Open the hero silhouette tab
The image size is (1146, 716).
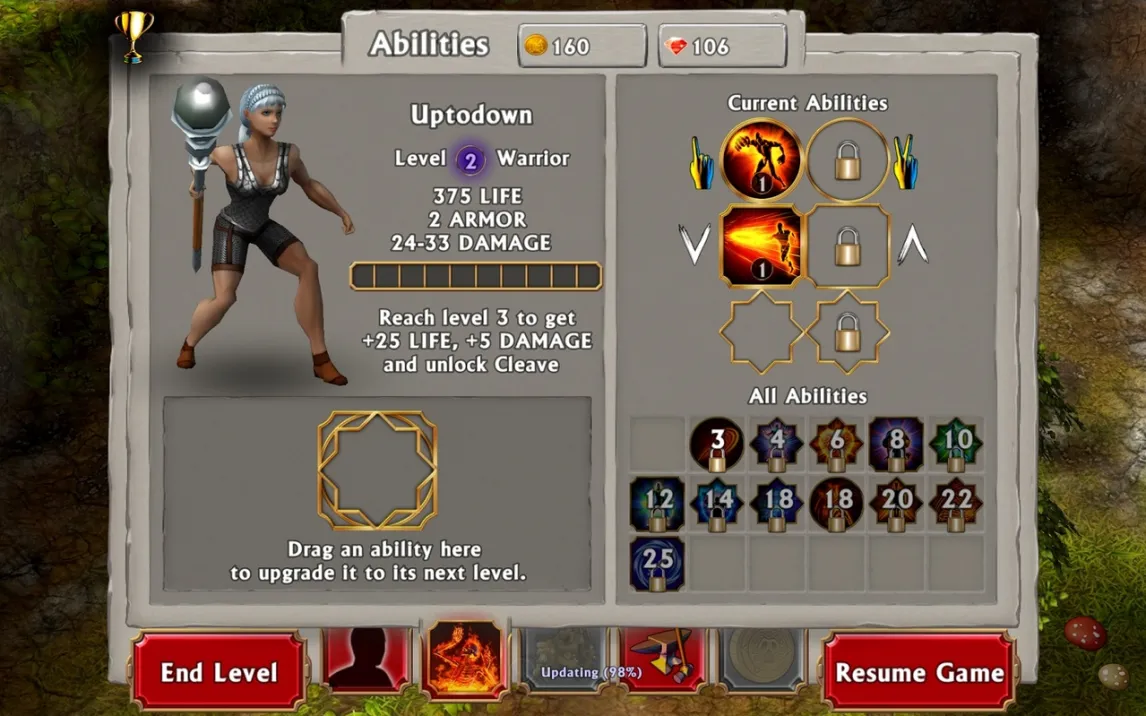click(x=367, y=659)
